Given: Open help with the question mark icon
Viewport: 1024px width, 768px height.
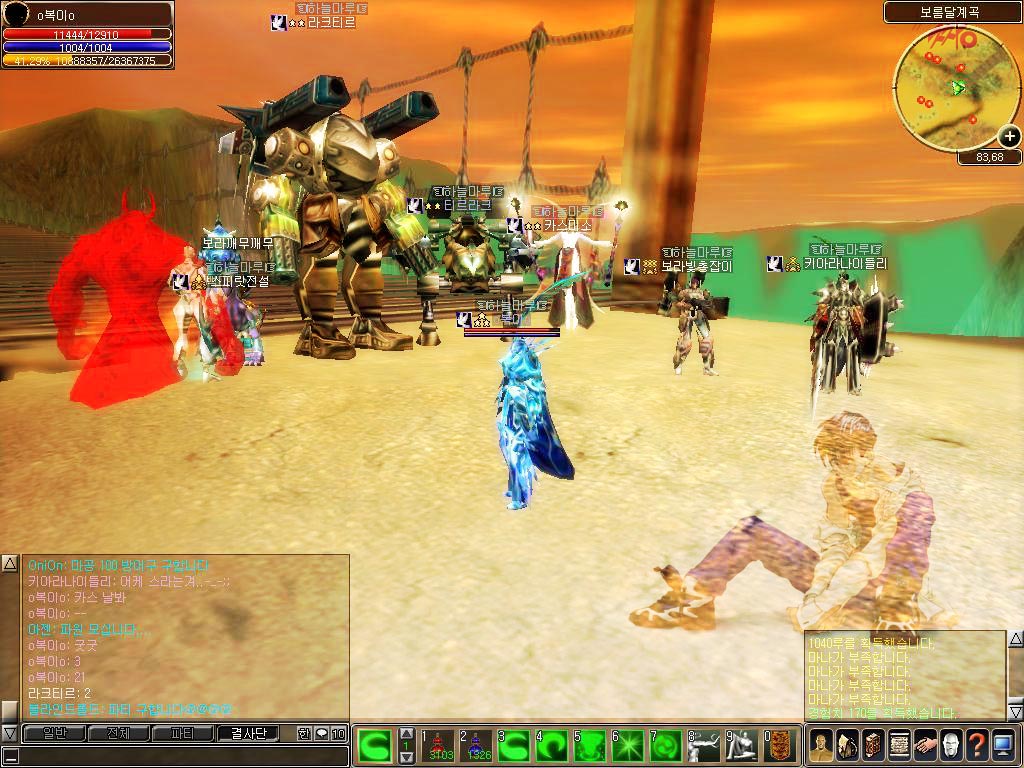Looking at the screenshot, I should pyautogui.click(x=977, y=746).
